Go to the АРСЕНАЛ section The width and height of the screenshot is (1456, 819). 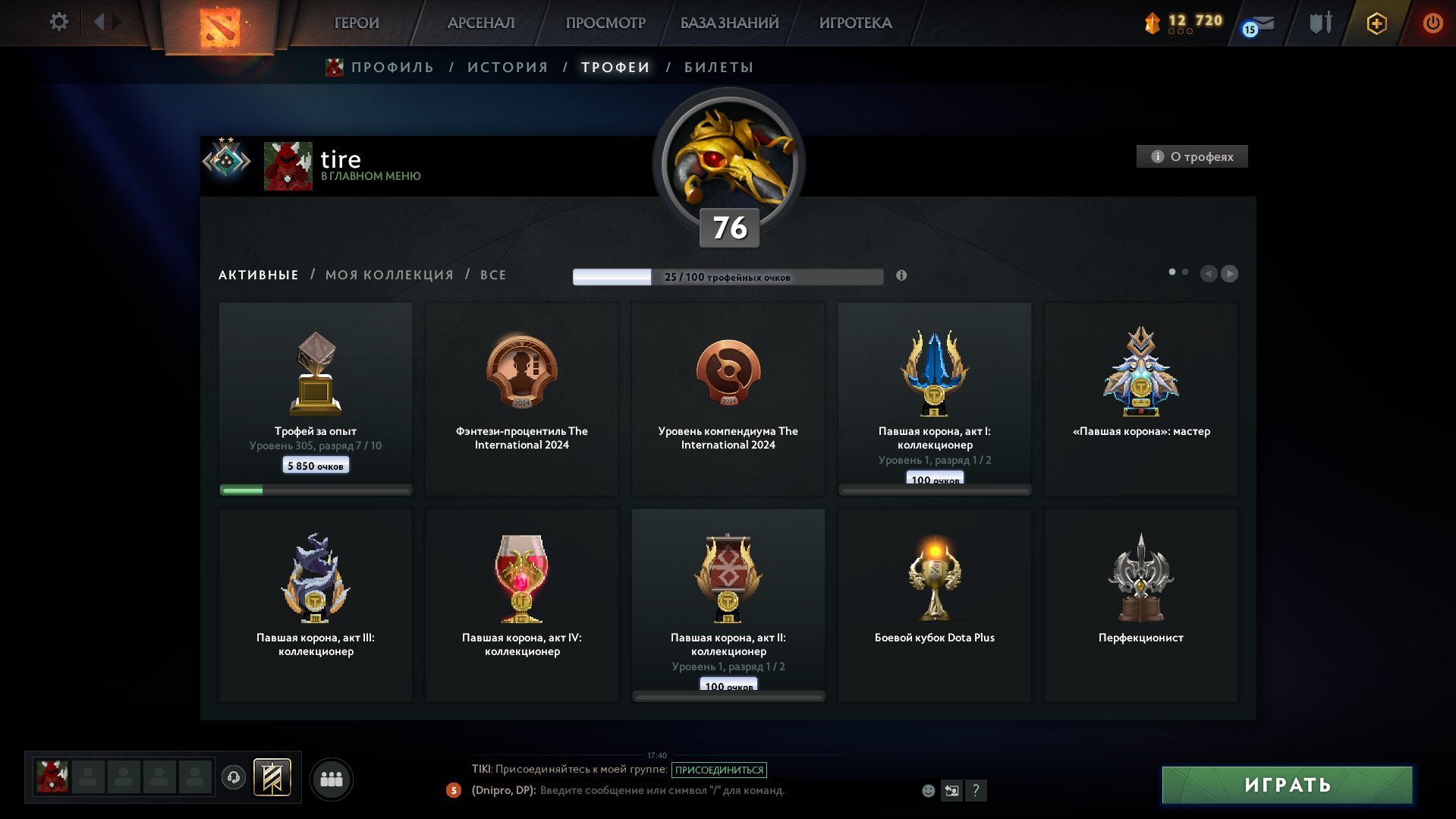click(x=481, y=23)
